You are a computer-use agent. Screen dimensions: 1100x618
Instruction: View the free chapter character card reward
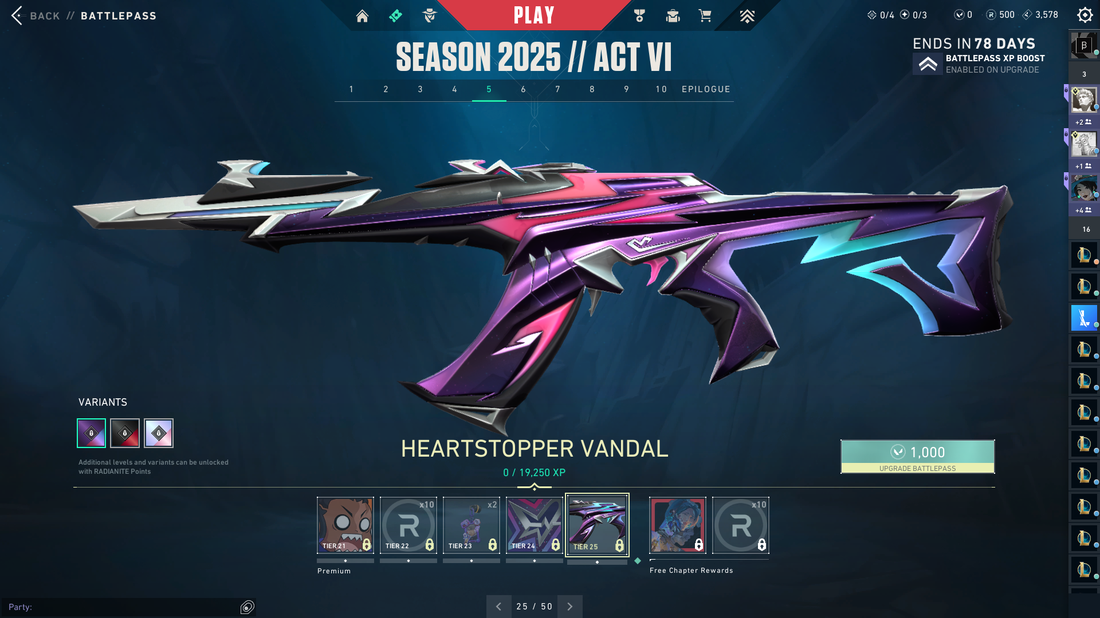tap(677, 525)
